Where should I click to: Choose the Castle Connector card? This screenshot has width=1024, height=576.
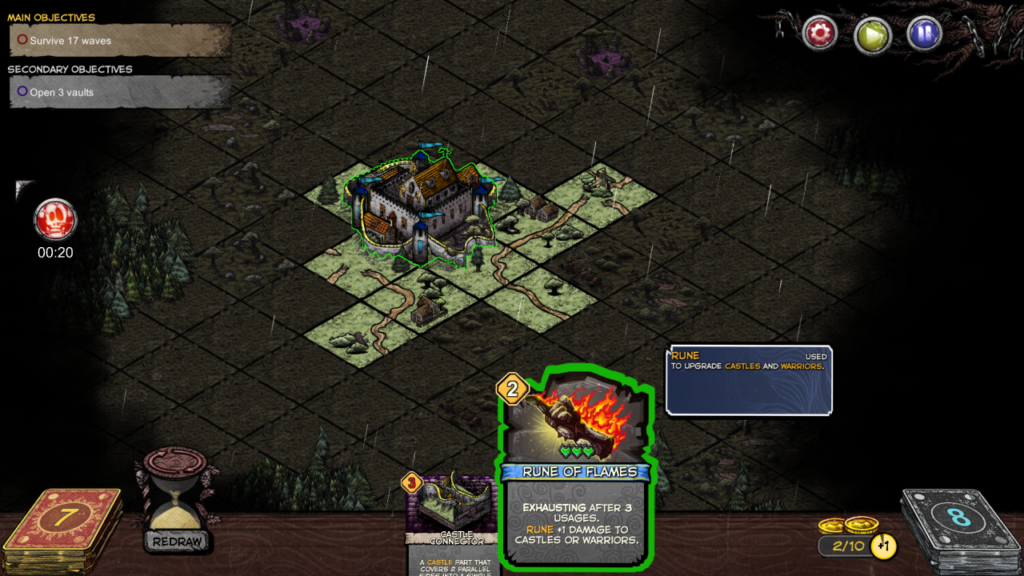(450, 520)
